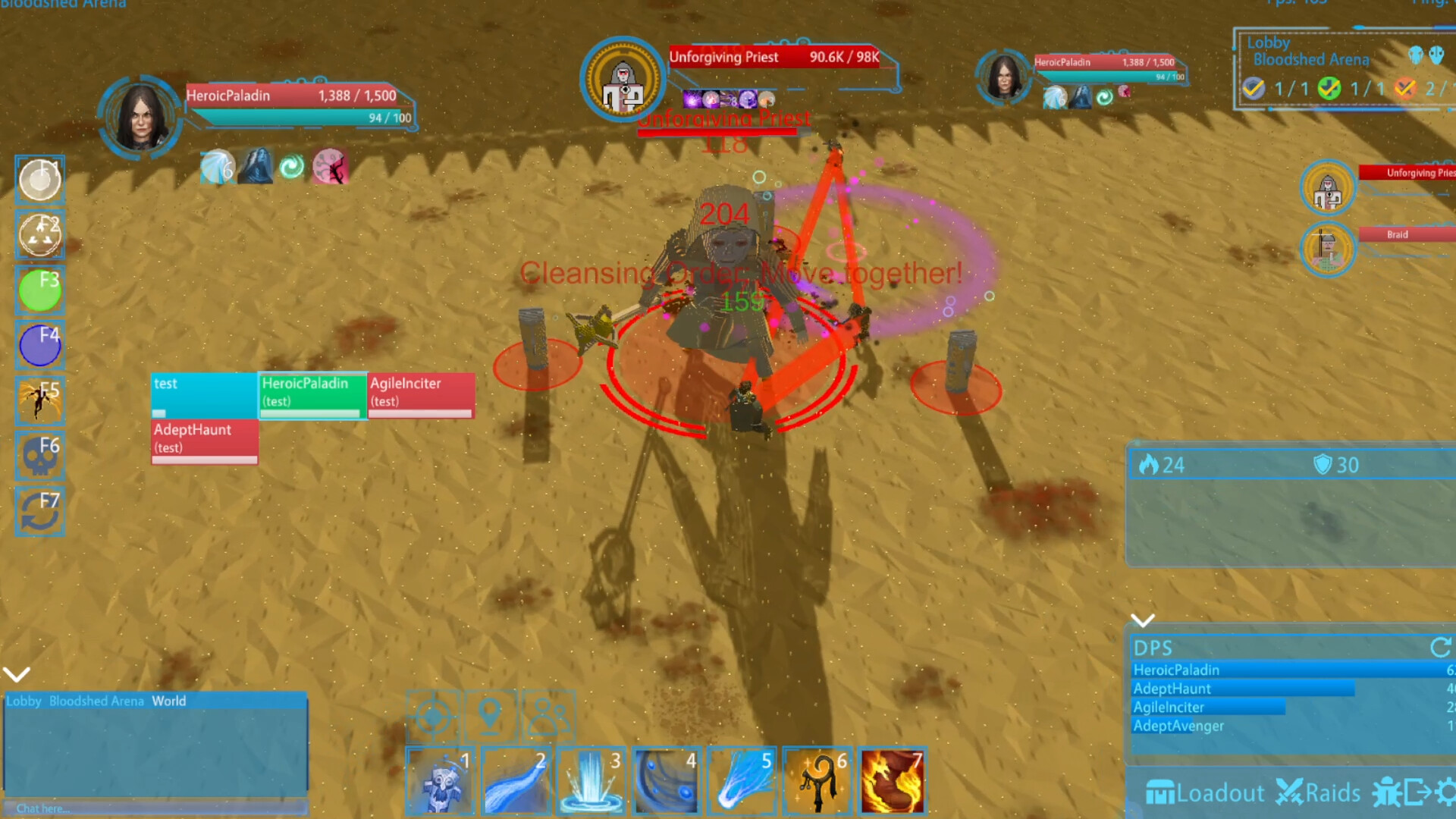
Task: Open the group members icon above the hotbar
Action: coord(548,714)
